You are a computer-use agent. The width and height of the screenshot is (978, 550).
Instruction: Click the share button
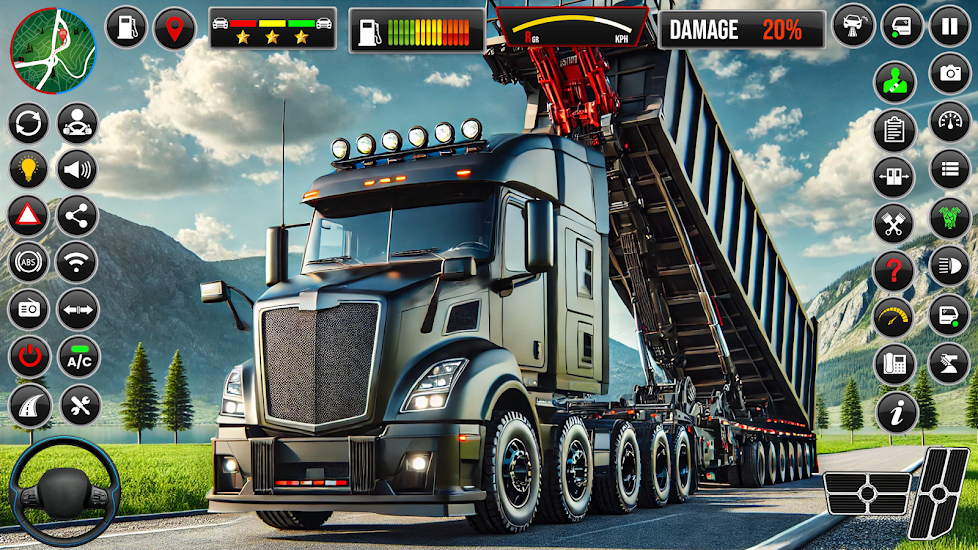(x=77, y=215)
